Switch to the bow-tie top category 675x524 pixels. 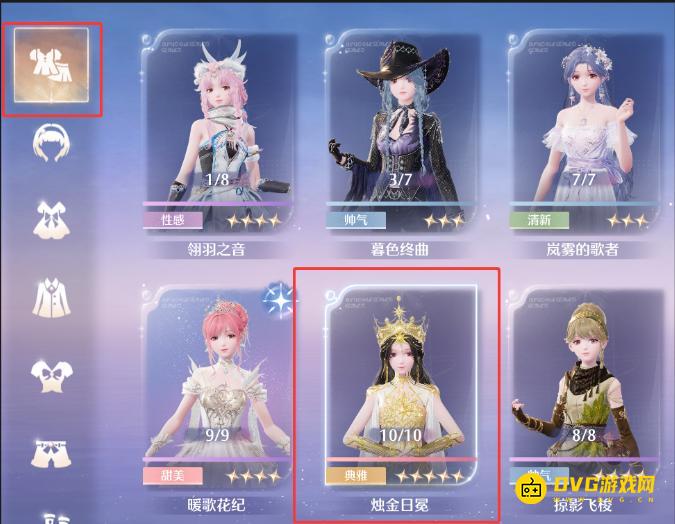pos(48,375)
